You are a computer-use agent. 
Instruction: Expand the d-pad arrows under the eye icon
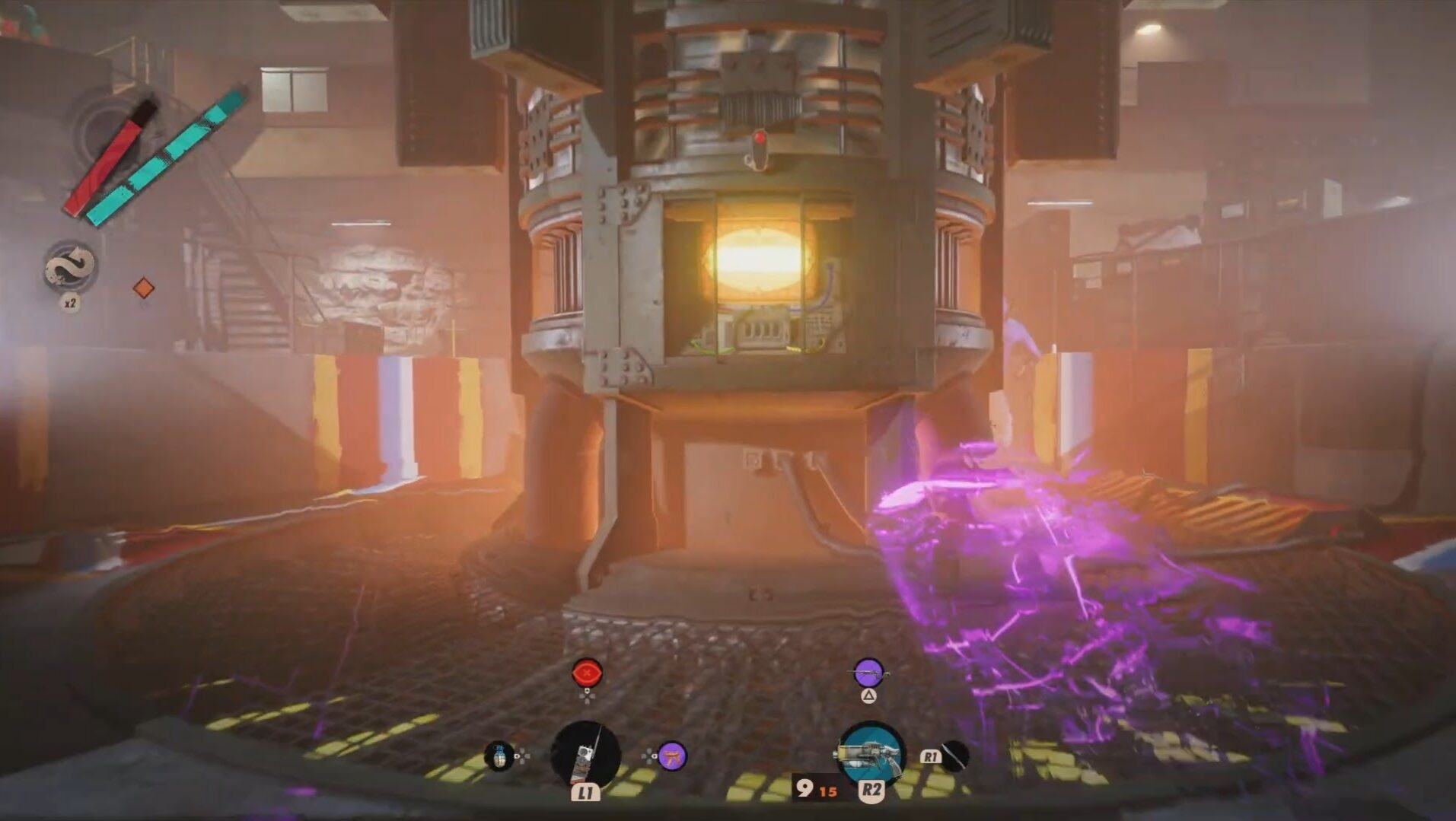pos(586,697)
